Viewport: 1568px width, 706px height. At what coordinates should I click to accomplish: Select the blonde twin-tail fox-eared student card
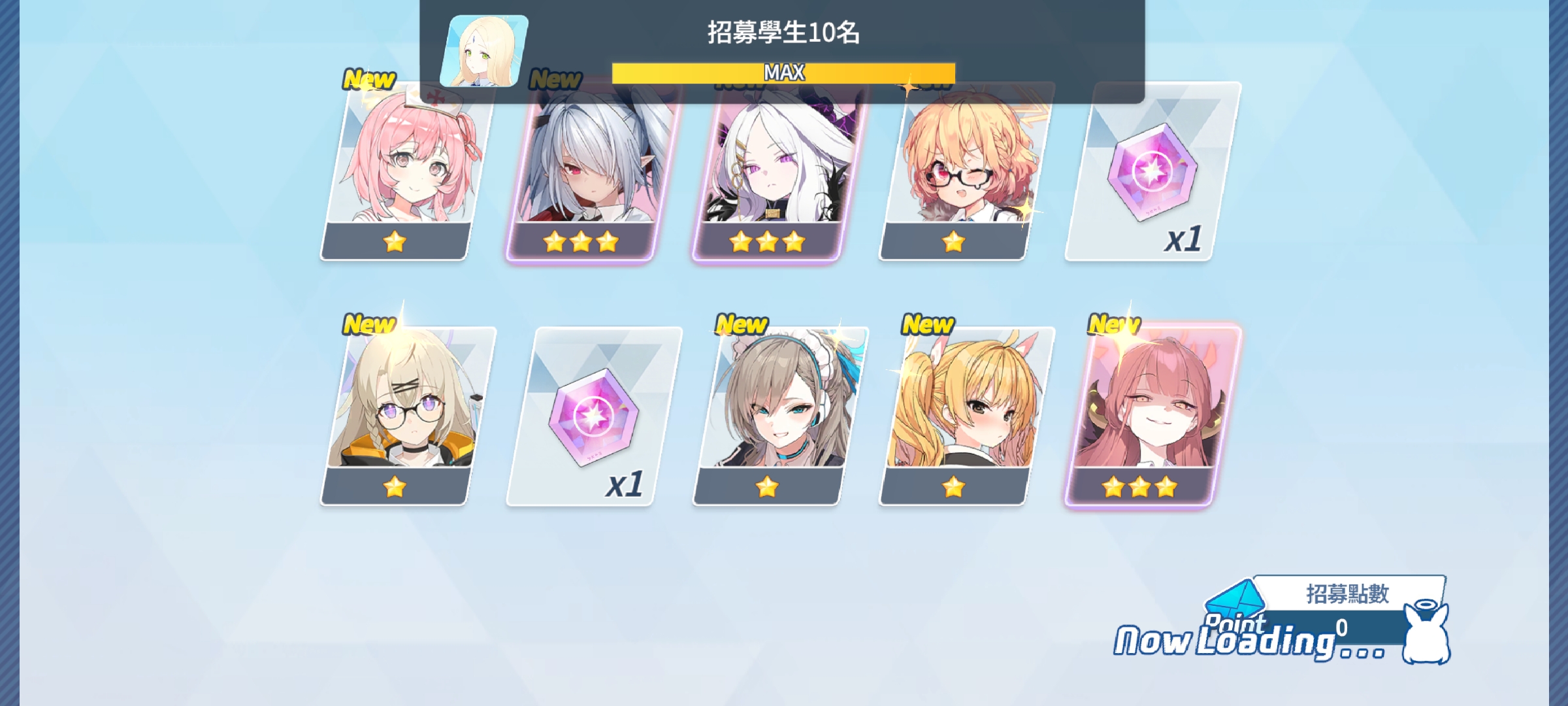[x=964, y=416]
